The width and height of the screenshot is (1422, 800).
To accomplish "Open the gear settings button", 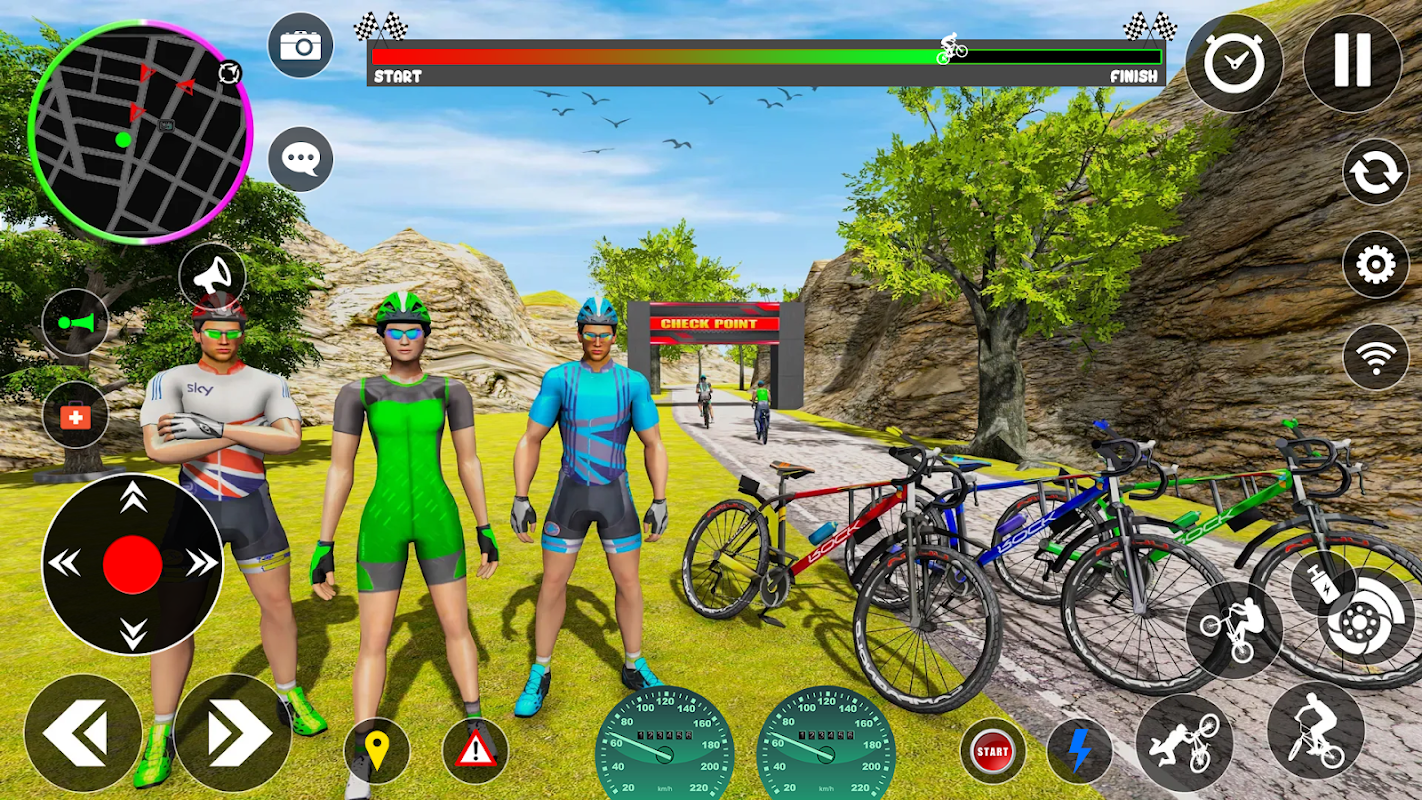I will tap(1375, 265).
